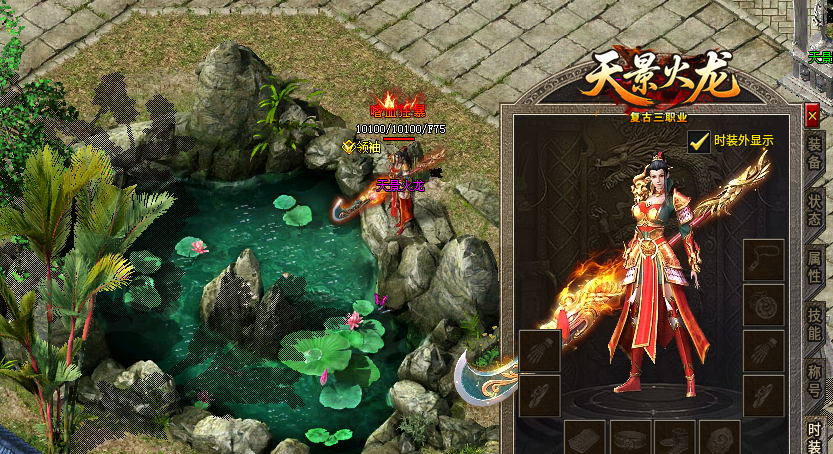Show the 属性 tab

pyautogui.click(x=815, y=267)
